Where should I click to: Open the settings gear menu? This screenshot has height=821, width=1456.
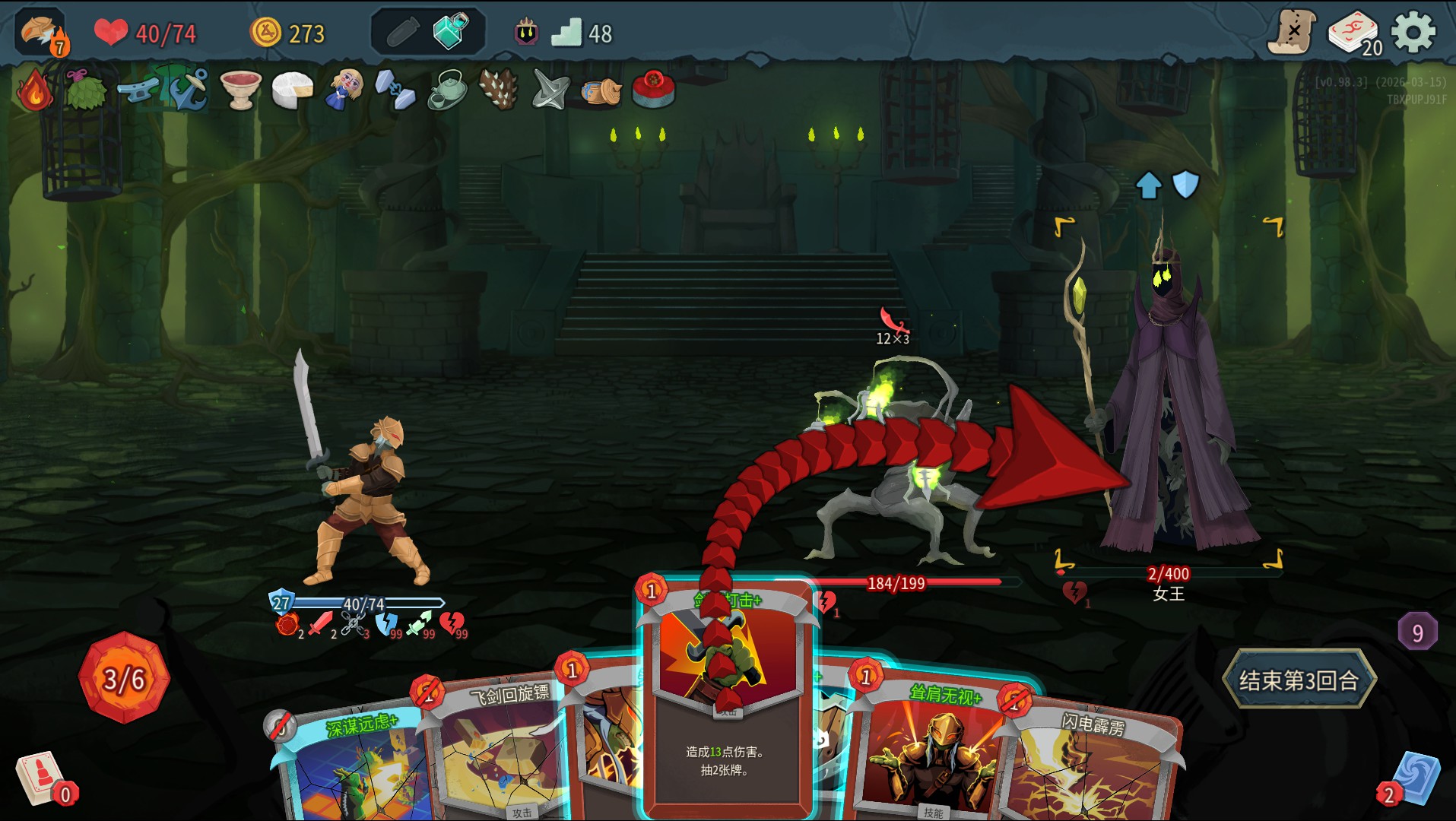tap(1413, 33)
